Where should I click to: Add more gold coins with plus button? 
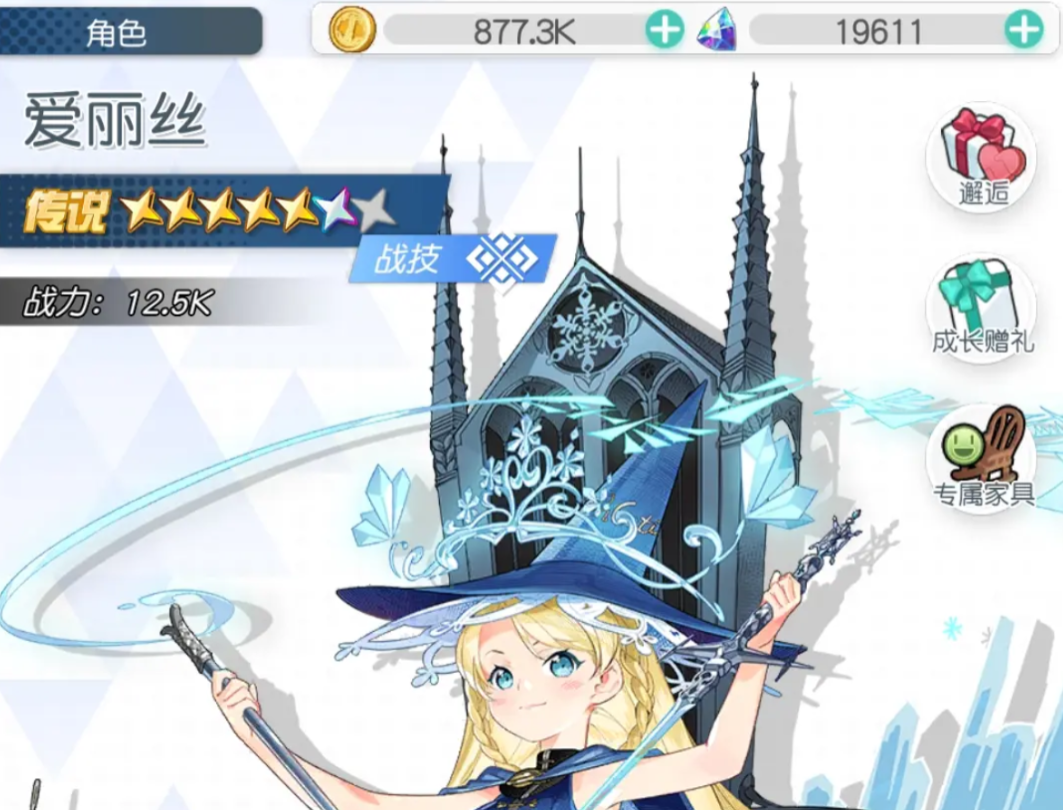664,31
